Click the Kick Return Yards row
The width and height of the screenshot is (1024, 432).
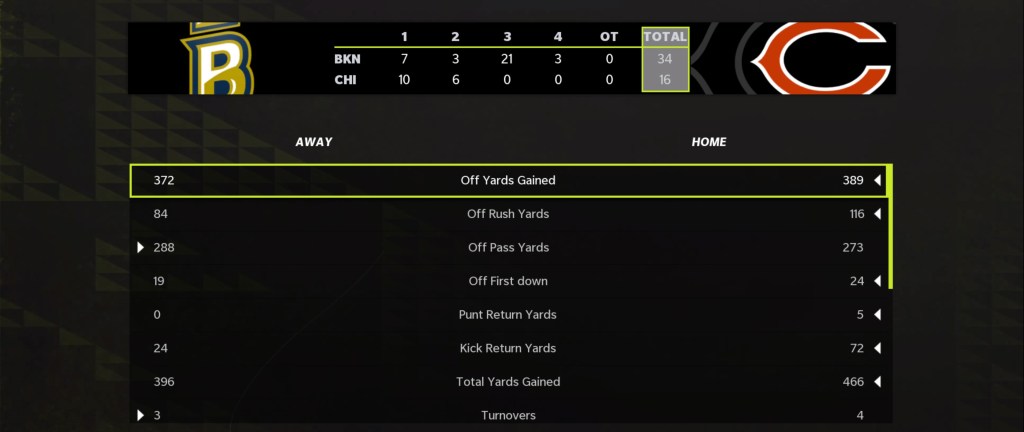tap(508, 348)
